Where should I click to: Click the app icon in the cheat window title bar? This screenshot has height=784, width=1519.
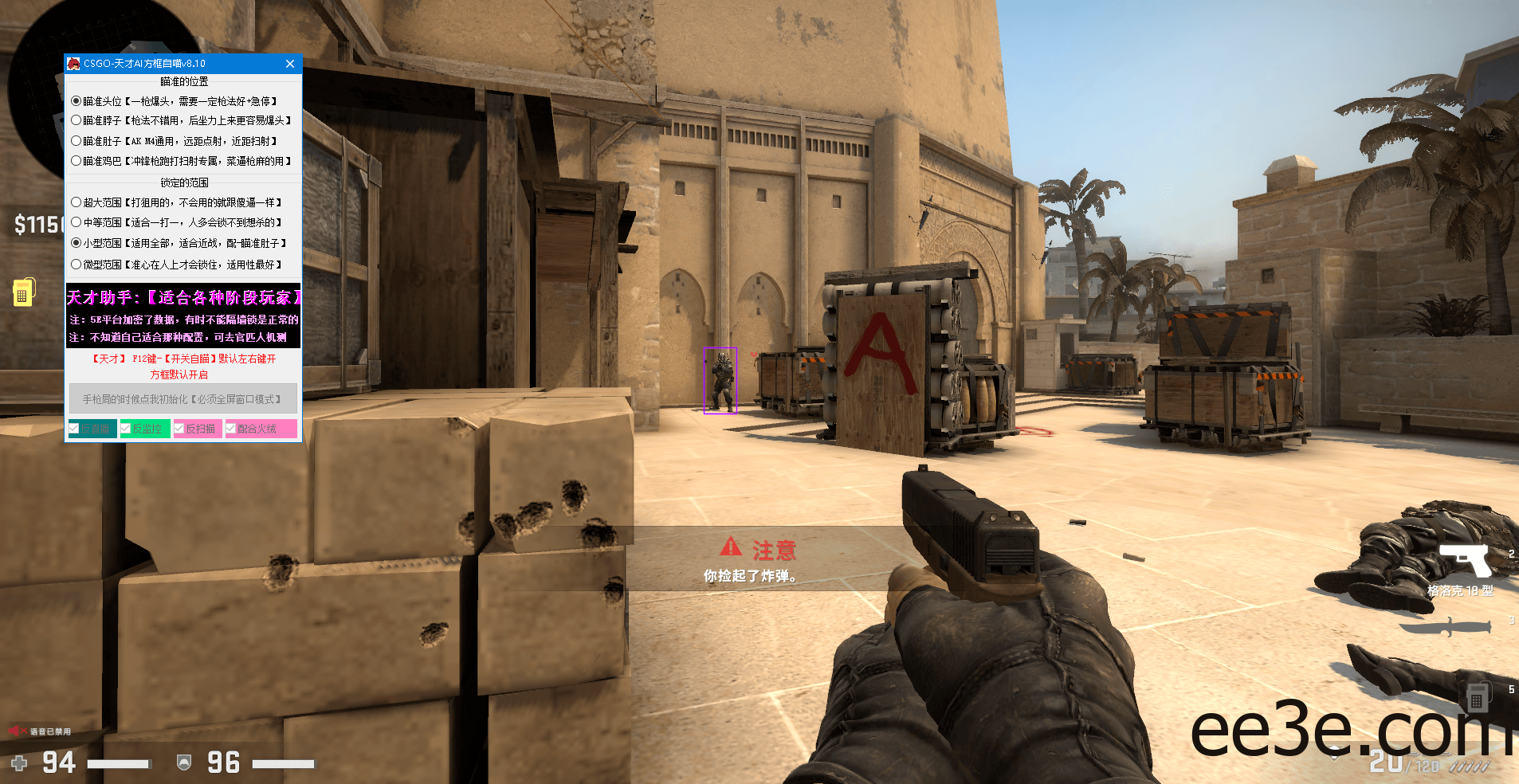pyautogui.click(x=73, y=64)
